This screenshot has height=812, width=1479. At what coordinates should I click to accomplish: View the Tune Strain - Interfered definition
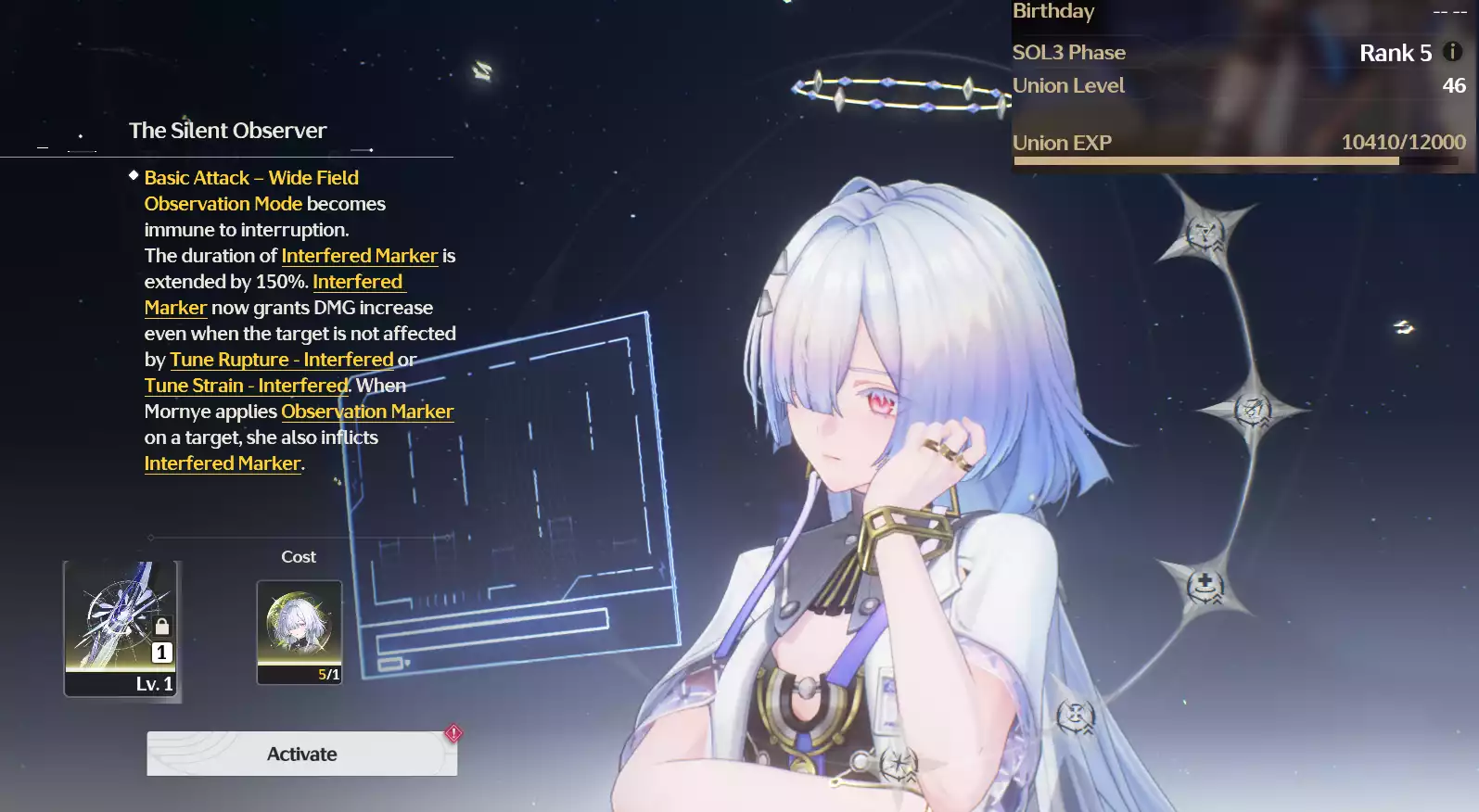[246, 386]
